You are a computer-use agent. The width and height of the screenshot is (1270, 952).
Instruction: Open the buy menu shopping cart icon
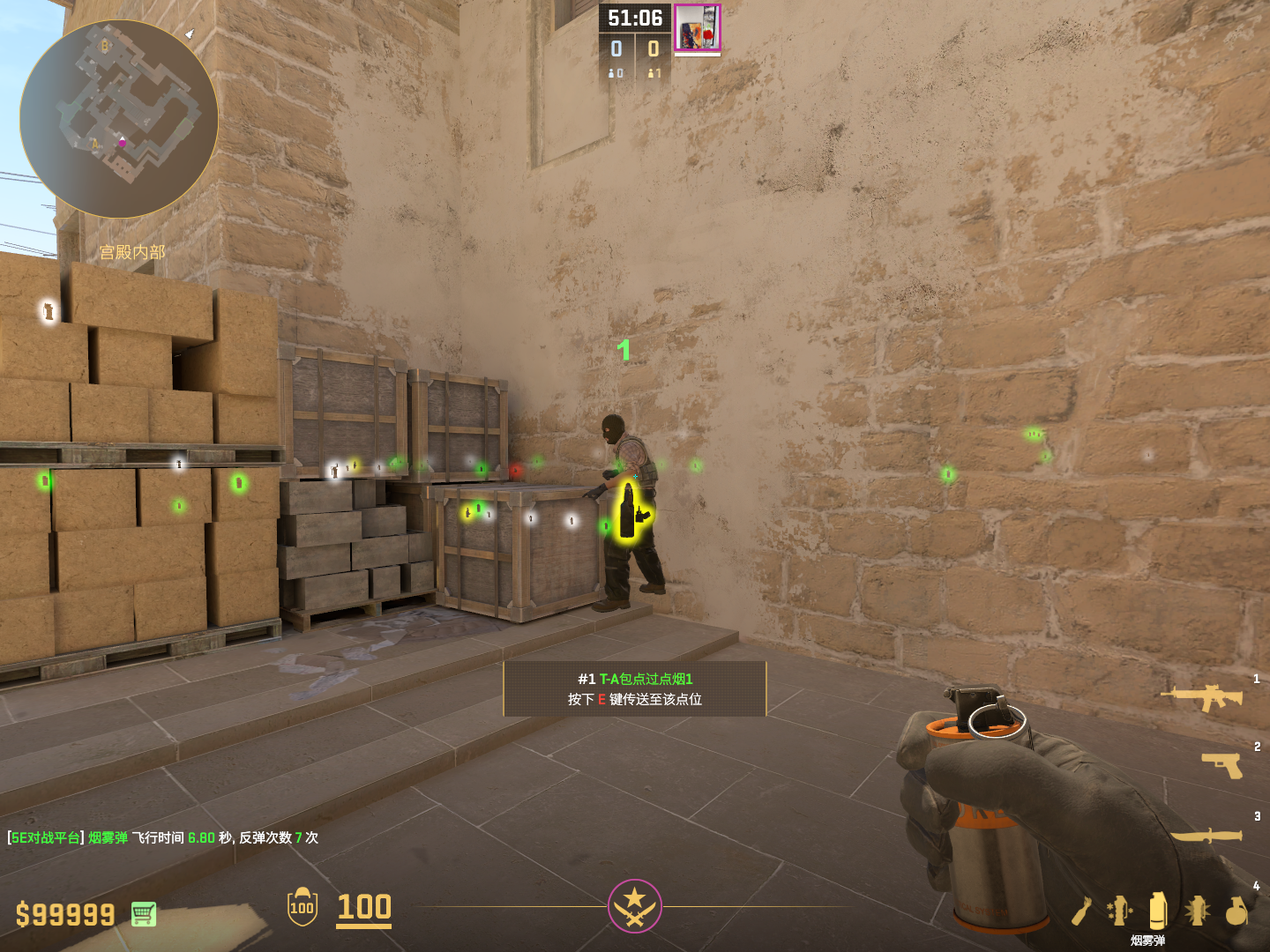point(144,914)
